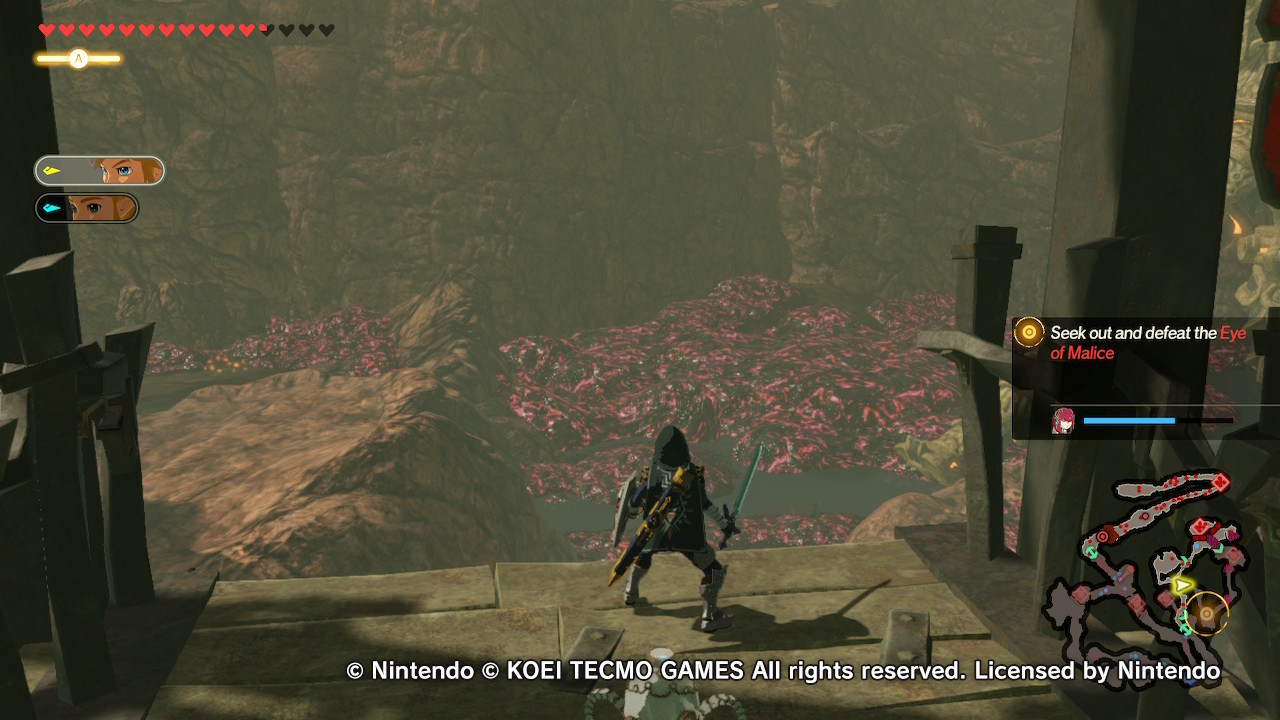Click the special attack gauge under the hearts

coord(78,57)
